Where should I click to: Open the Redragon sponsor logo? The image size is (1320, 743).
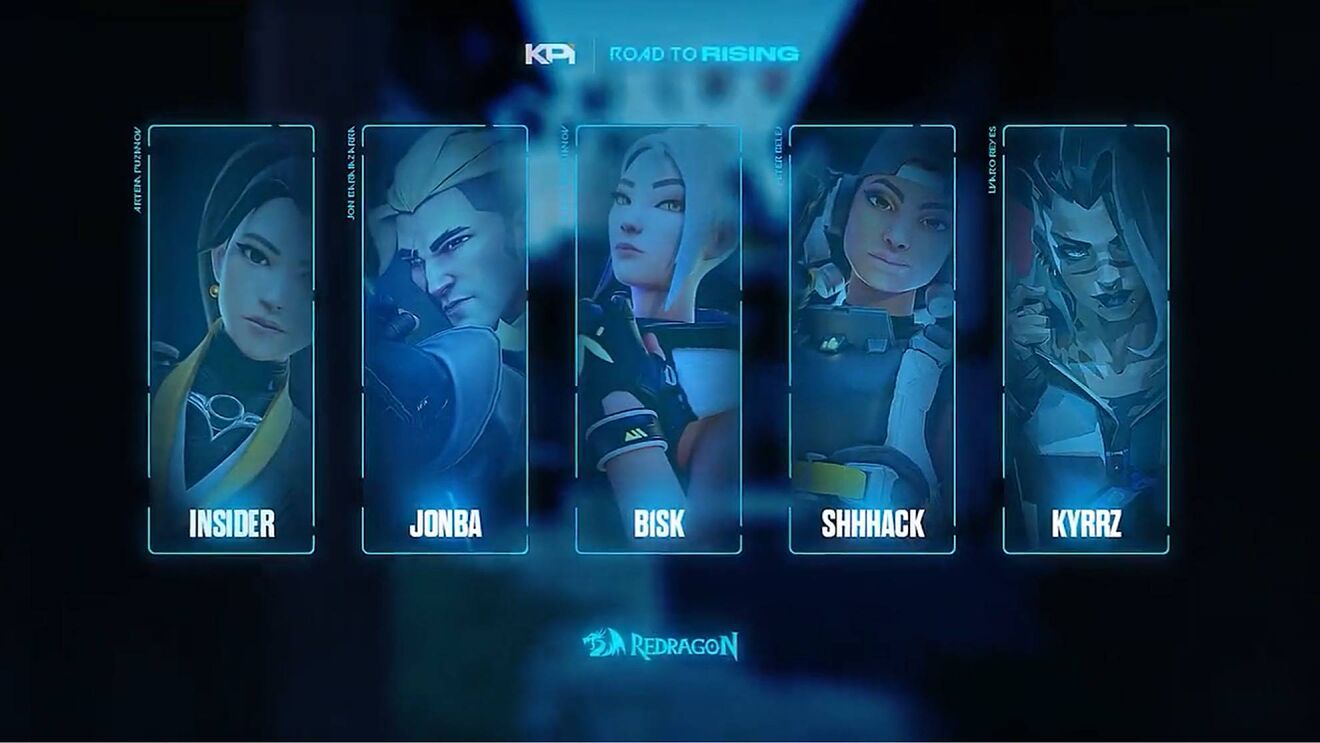click(662, 645)
